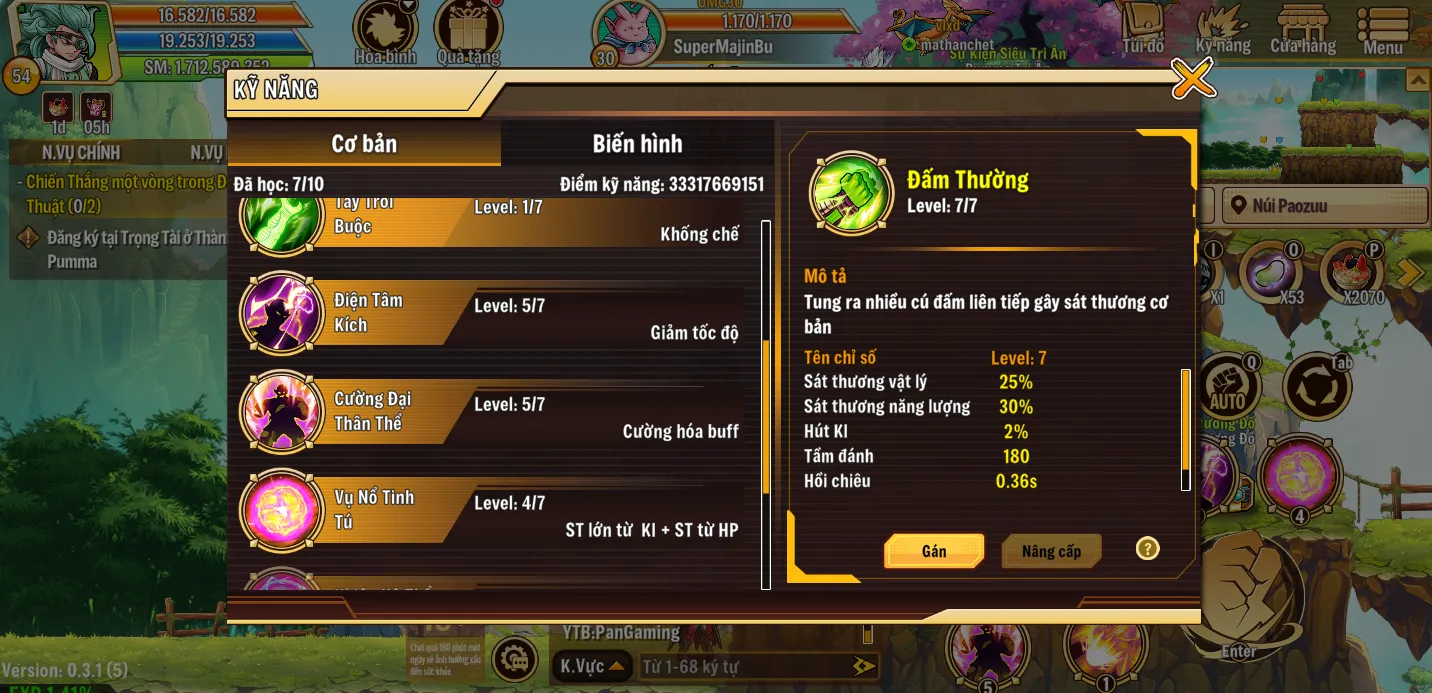The image size is (1432, 693).
Task: Switch to the Biến hình tab
Action: [637, 143]
